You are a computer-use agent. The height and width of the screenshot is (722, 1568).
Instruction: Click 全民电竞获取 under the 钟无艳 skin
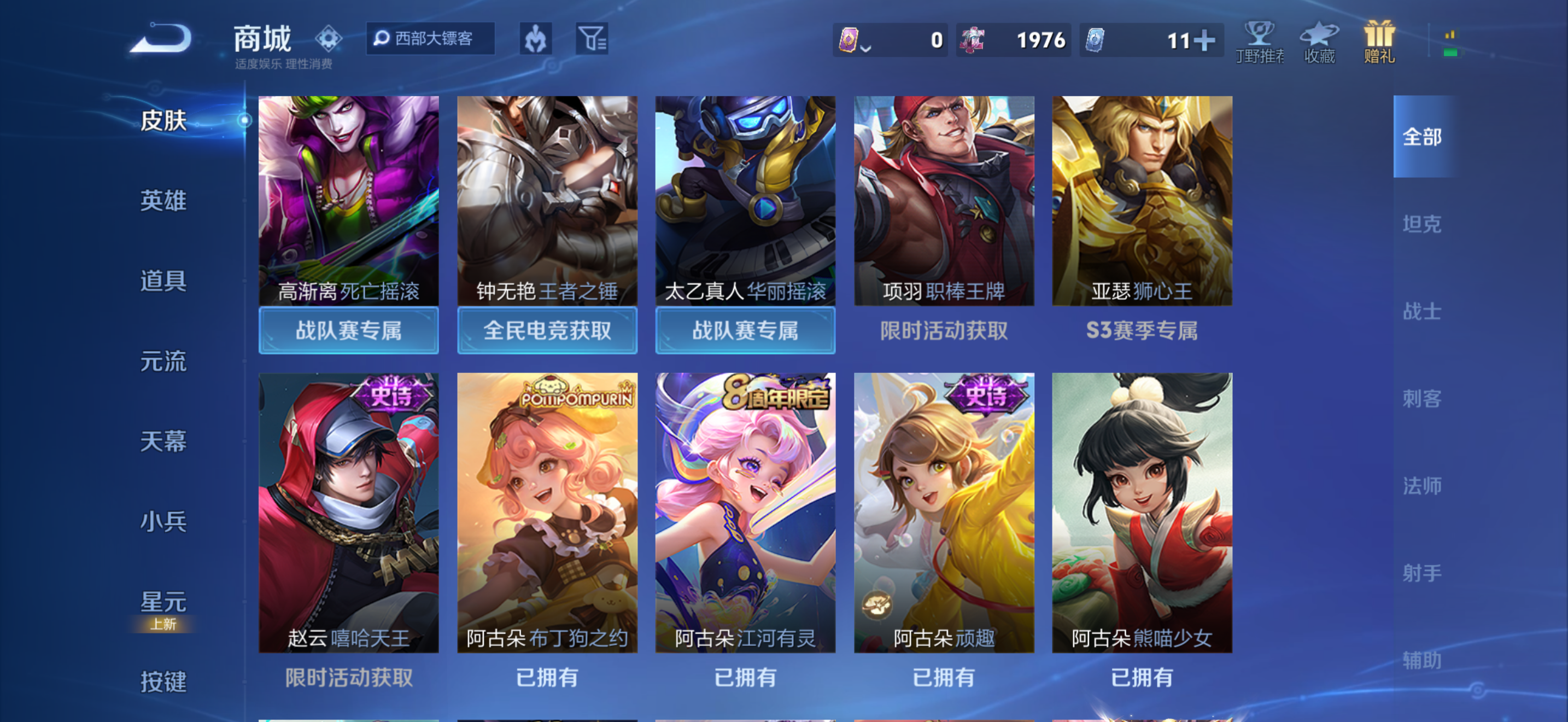tap(547, 330)
